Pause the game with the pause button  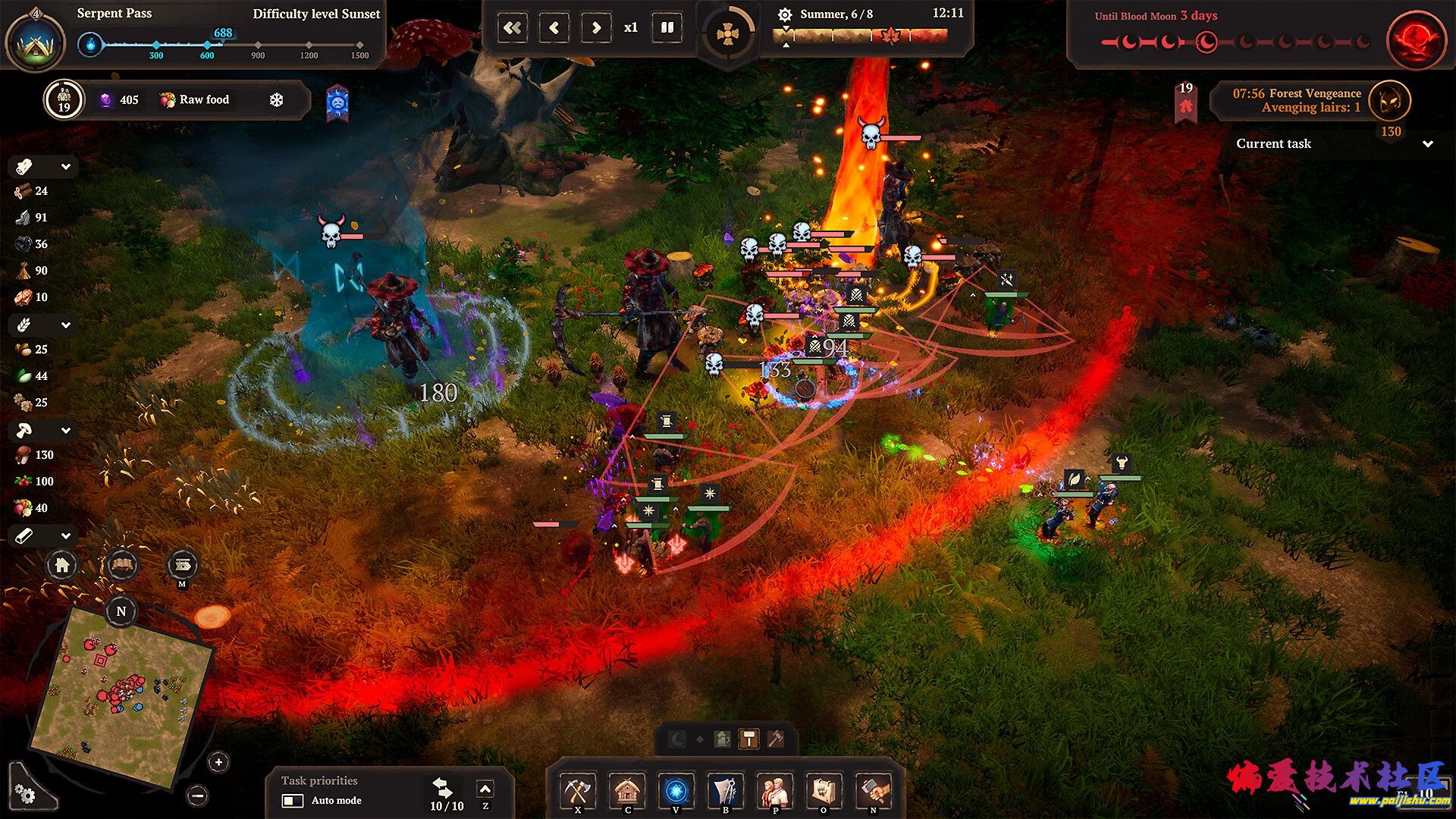667,28
